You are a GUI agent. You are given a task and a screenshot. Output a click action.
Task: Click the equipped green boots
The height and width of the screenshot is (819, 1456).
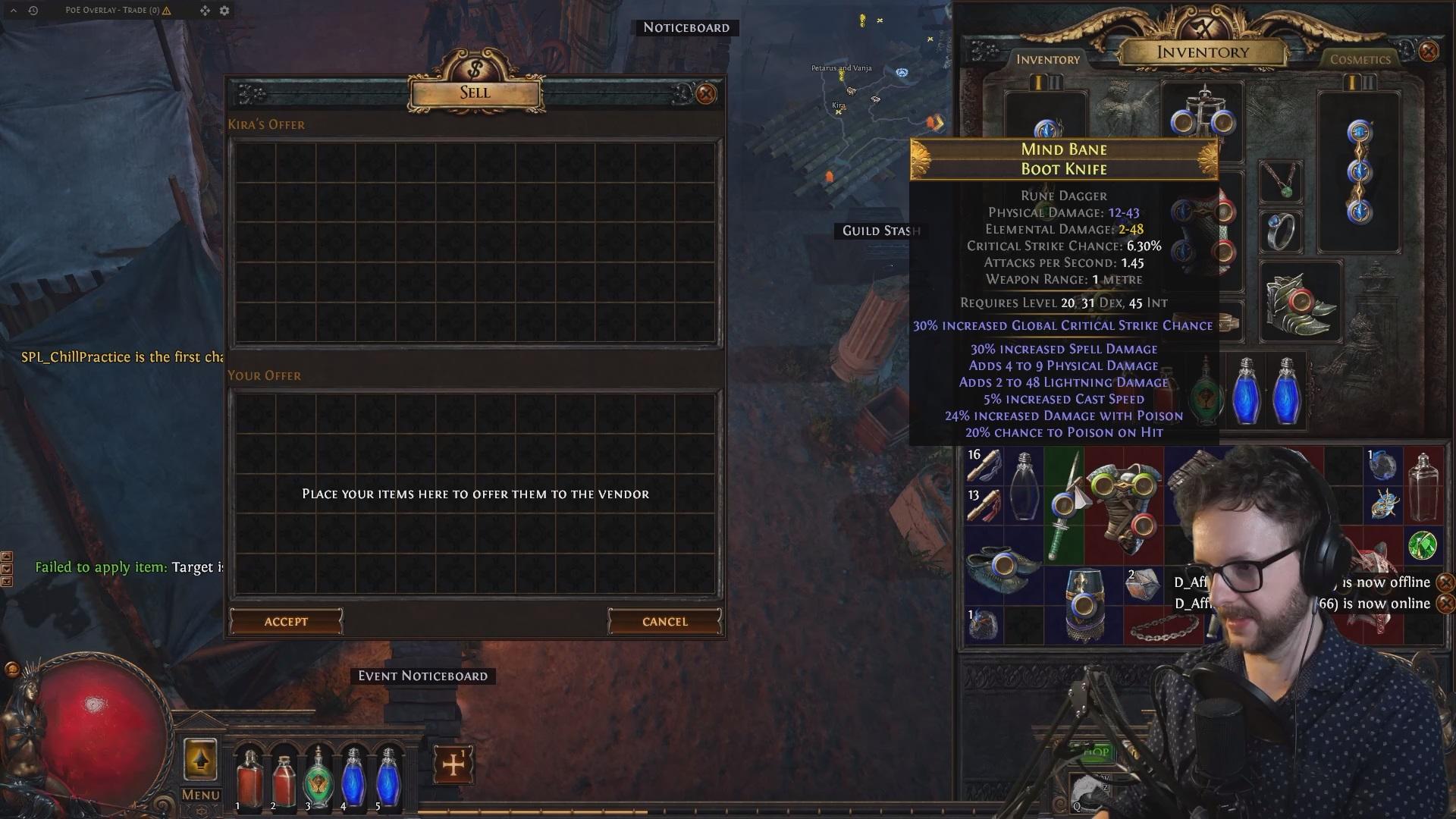(x=1301, y=303)
